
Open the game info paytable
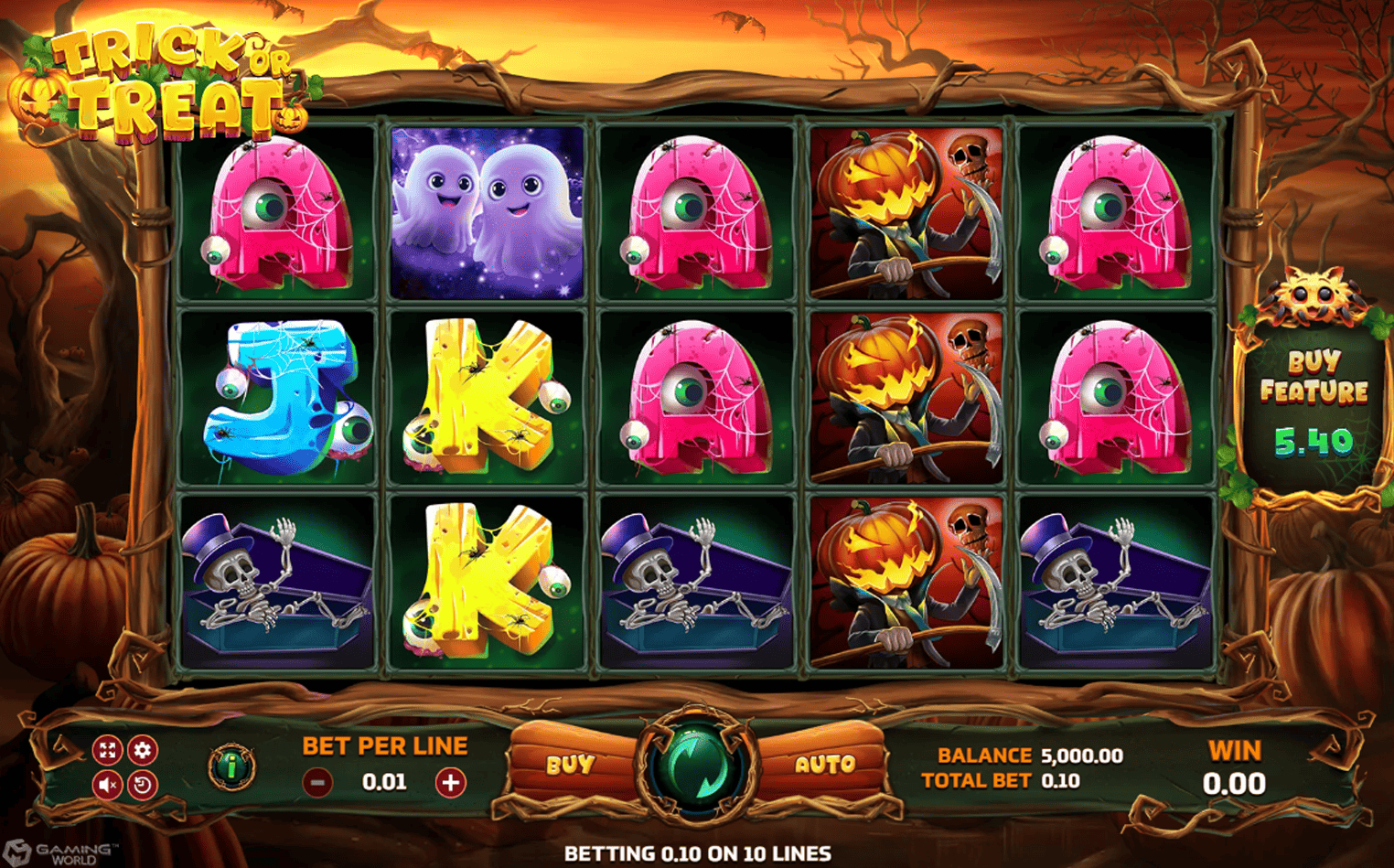tap(231, 767)
